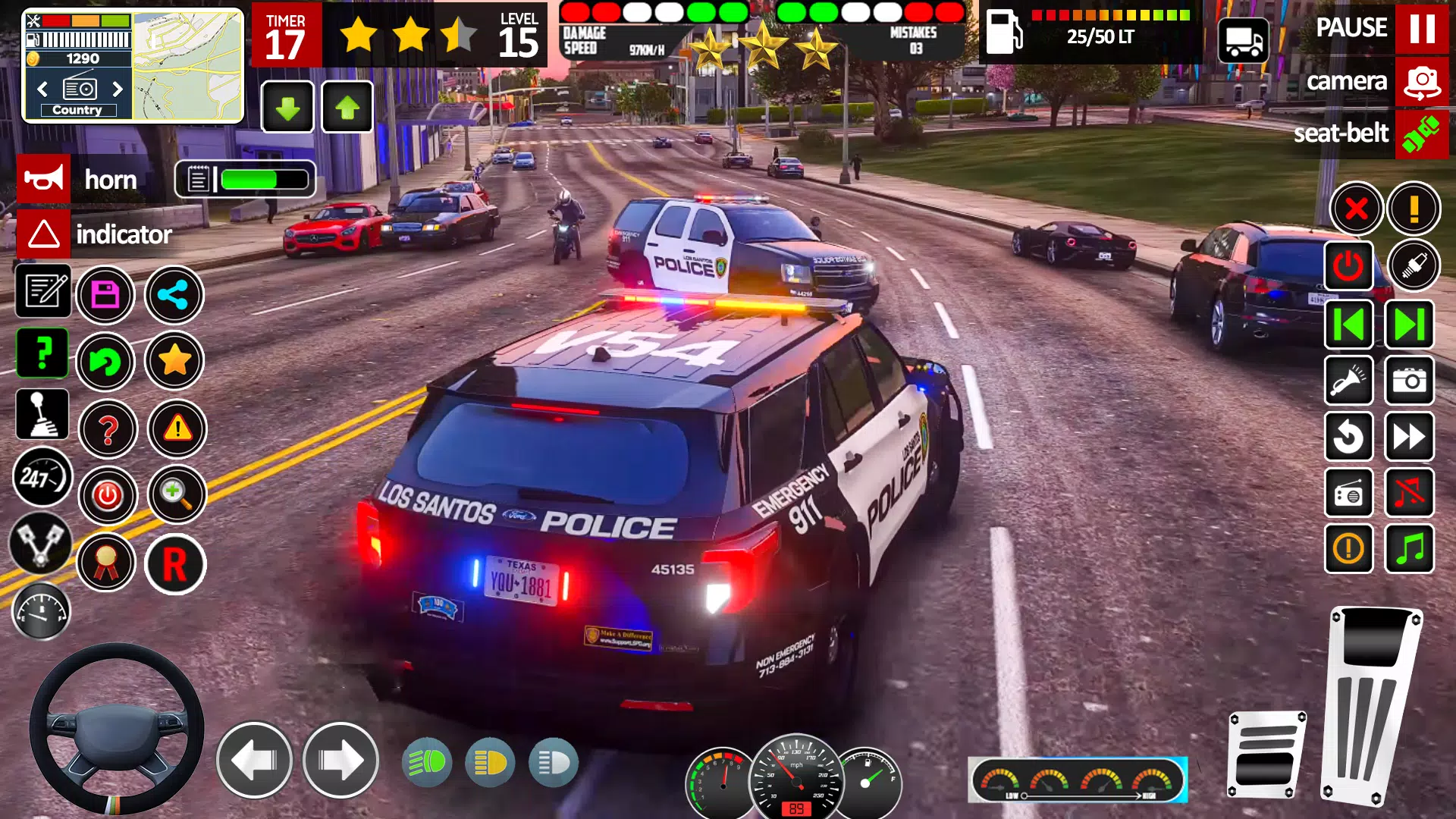Engage reverse with the red R button
Image resolution: width=1456 pixels, height=819 pixels.
coord(174,564)
